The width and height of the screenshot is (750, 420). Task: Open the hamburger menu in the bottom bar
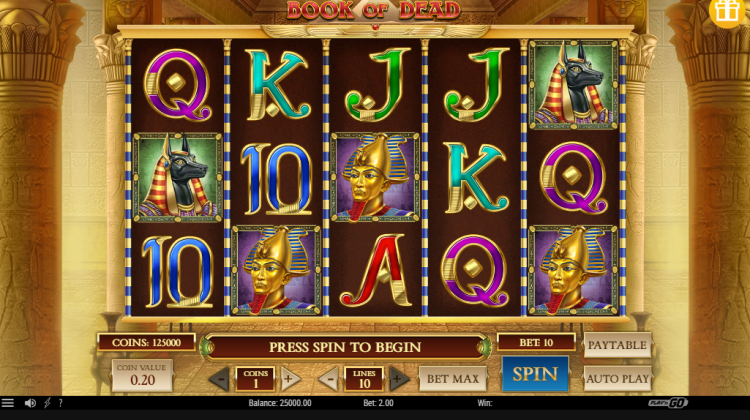coord(8,403)
